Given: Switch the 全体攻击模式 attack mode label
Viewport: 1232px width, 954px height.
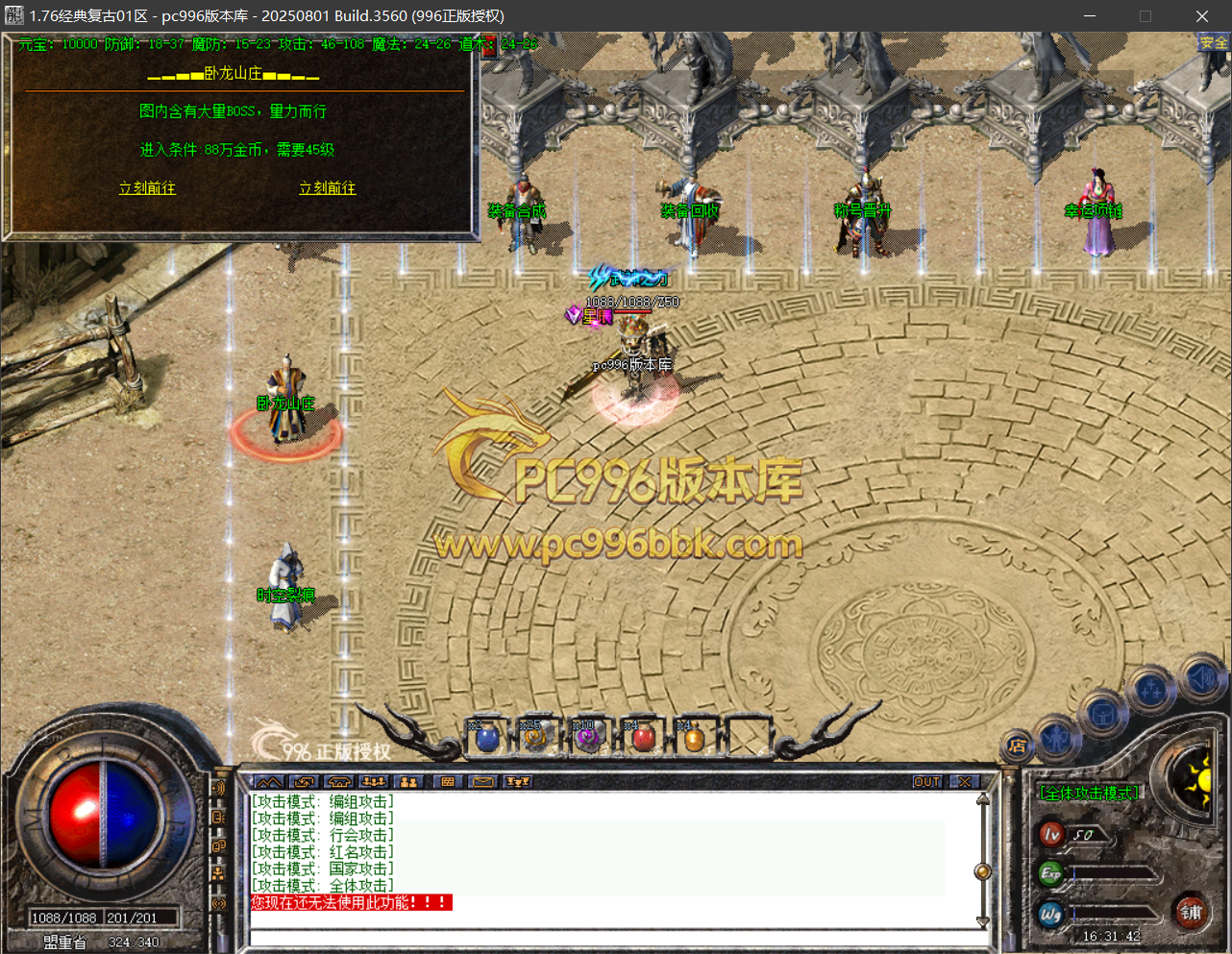Looking at the screenshot, I should coord(1089,794).
